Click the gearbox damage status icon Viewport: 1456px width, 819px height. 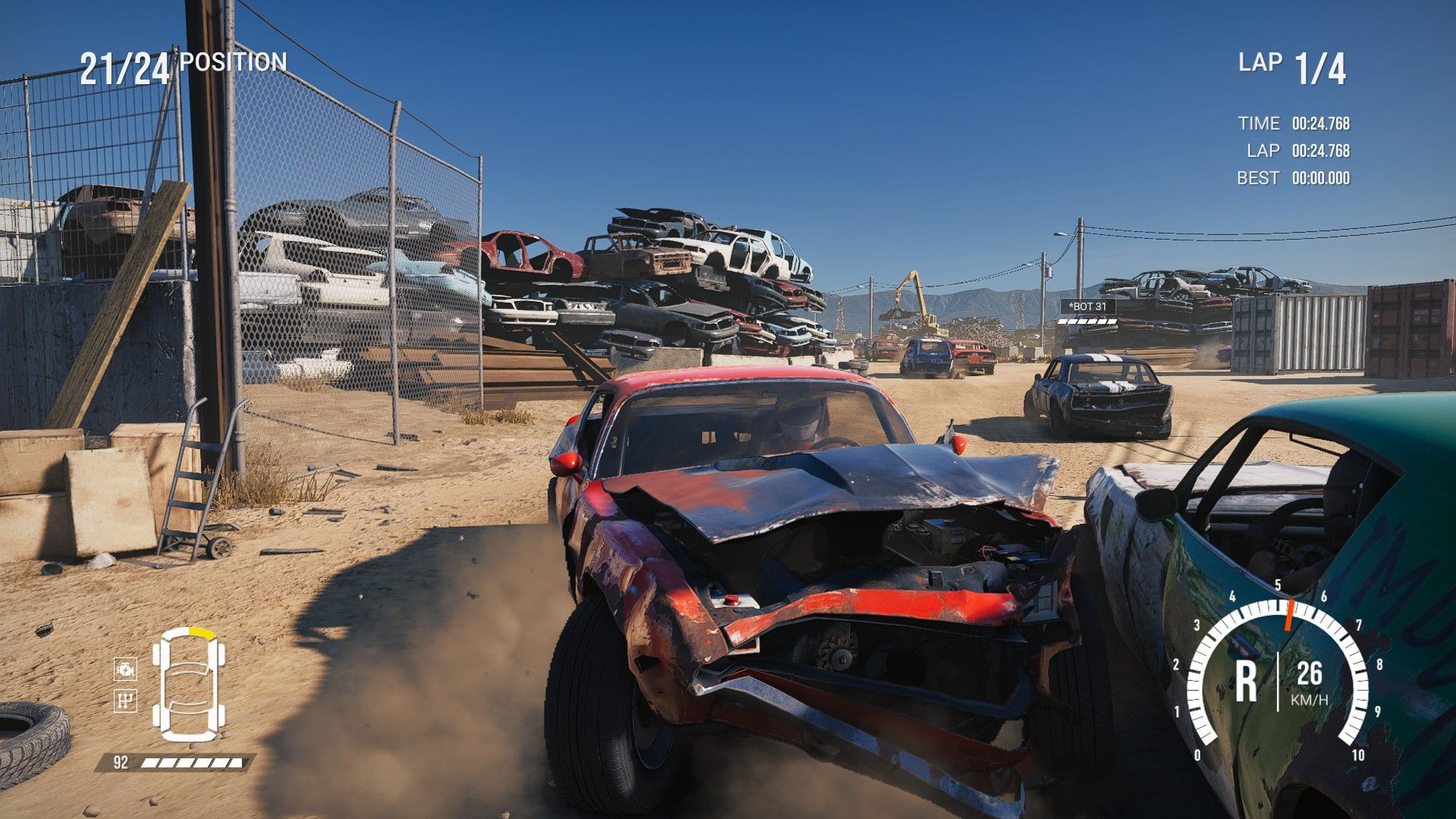pos(125,700)
